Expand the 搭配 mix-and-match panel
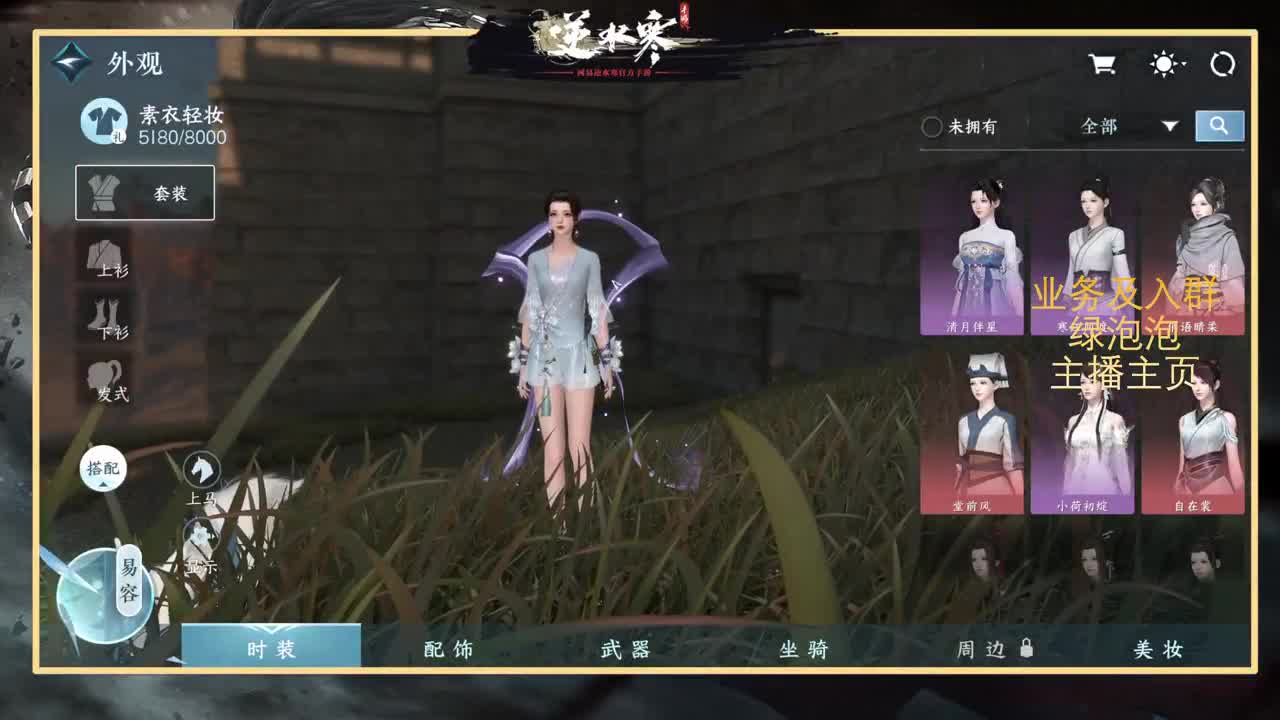Image resolution: width=1280 pixels, height=720 pixels. tap(105, 468)
